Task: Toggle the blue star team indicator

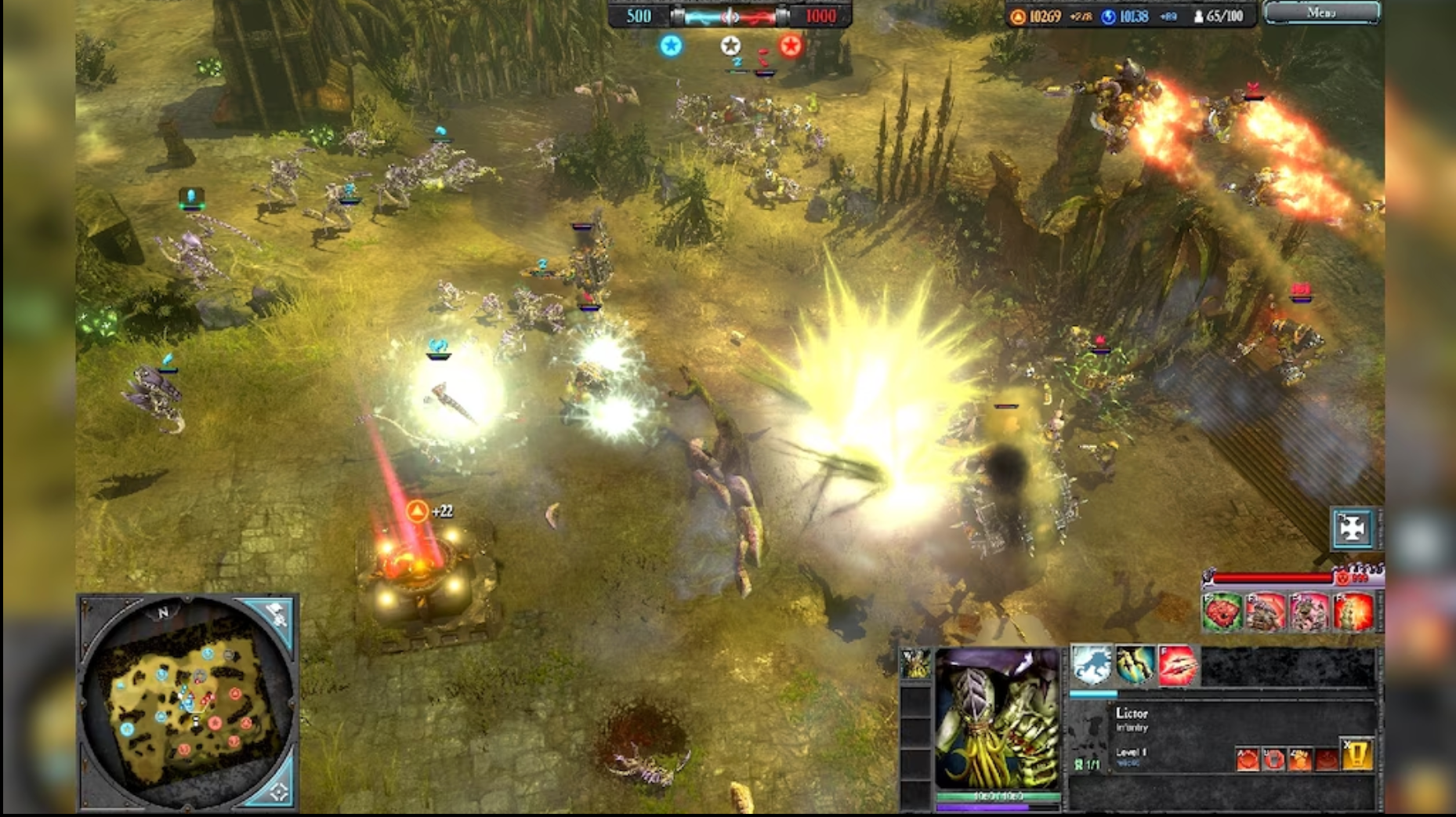Action: pyautogui.click(x=670, y=46)
